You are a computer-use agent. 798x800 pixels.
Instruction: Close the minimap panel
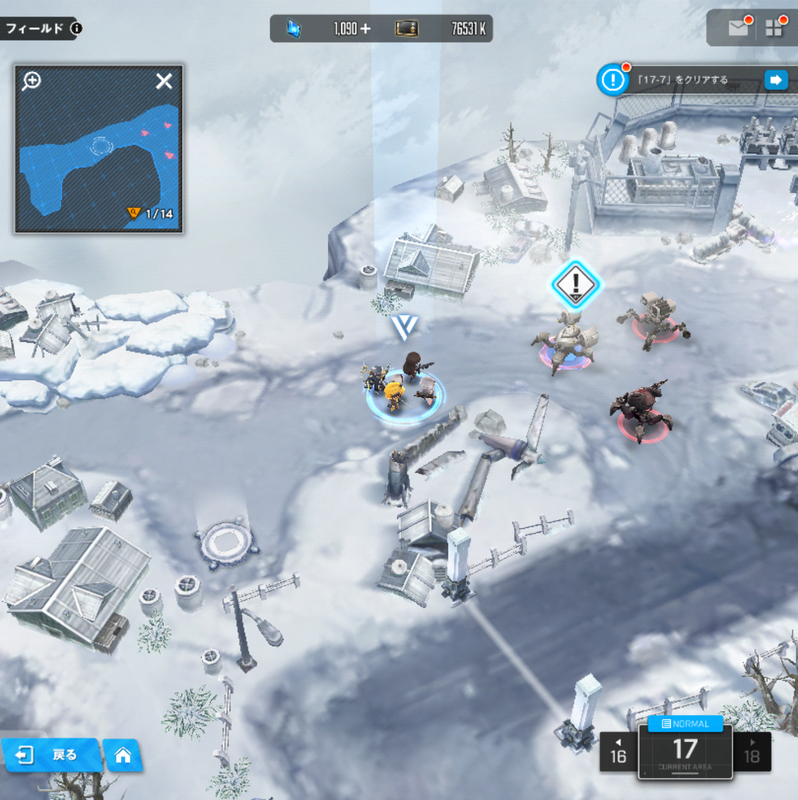coord(164,82)
